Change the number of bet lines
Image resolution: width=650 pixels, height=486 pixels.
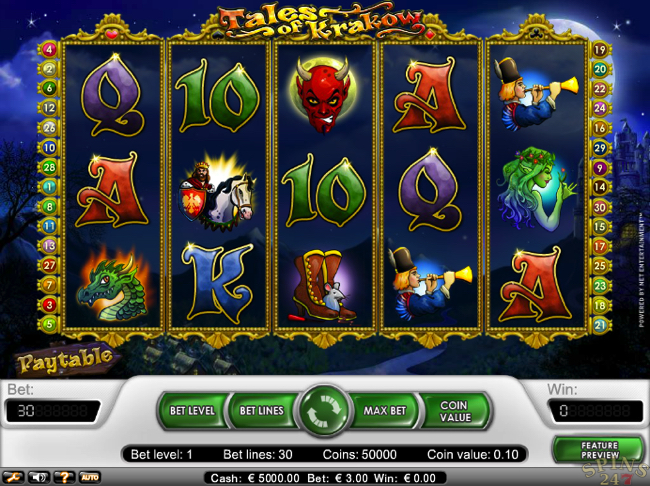tap(260, 410)
